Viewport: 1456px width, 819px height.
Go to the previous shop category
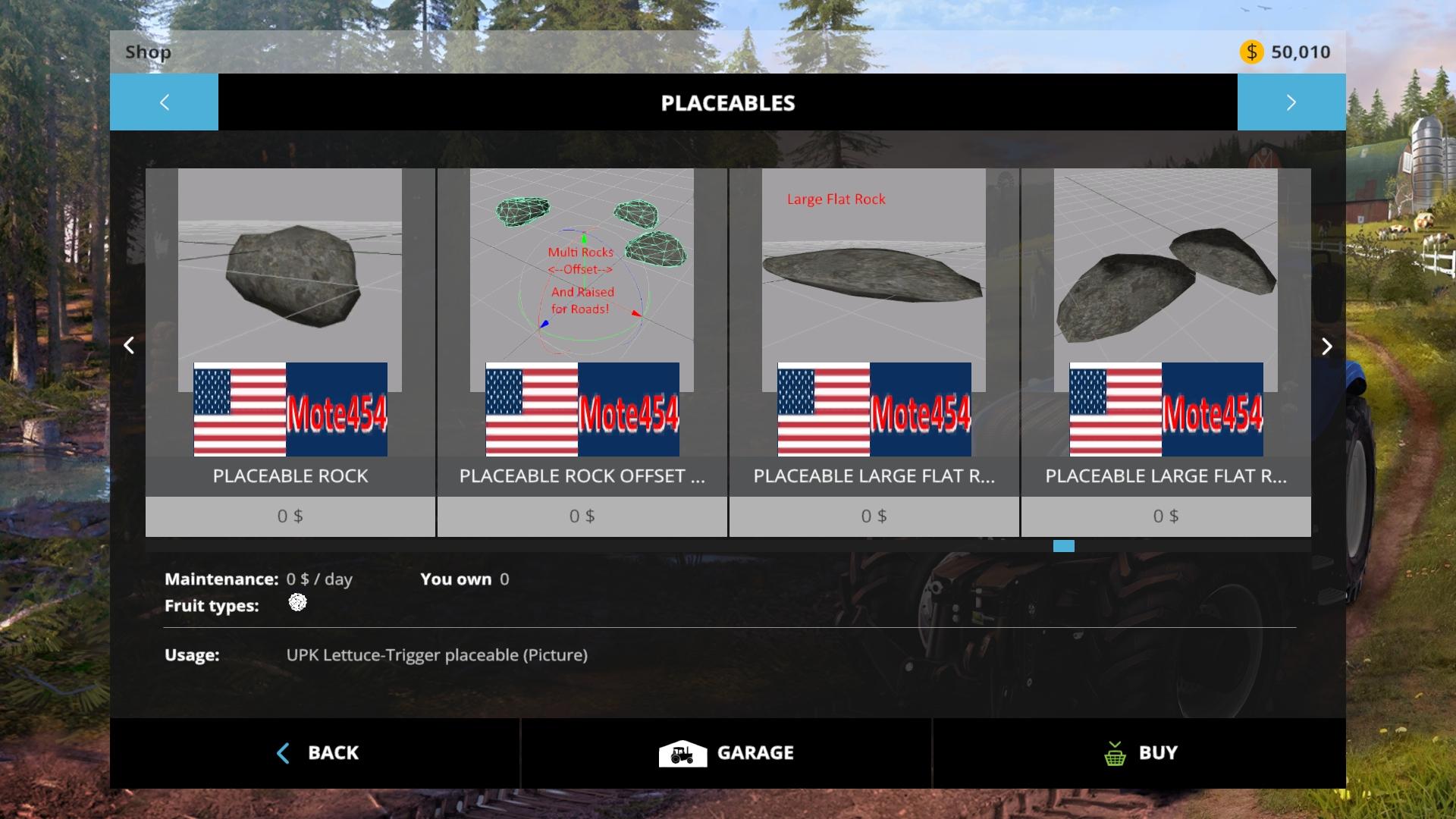tap(164, 102)
